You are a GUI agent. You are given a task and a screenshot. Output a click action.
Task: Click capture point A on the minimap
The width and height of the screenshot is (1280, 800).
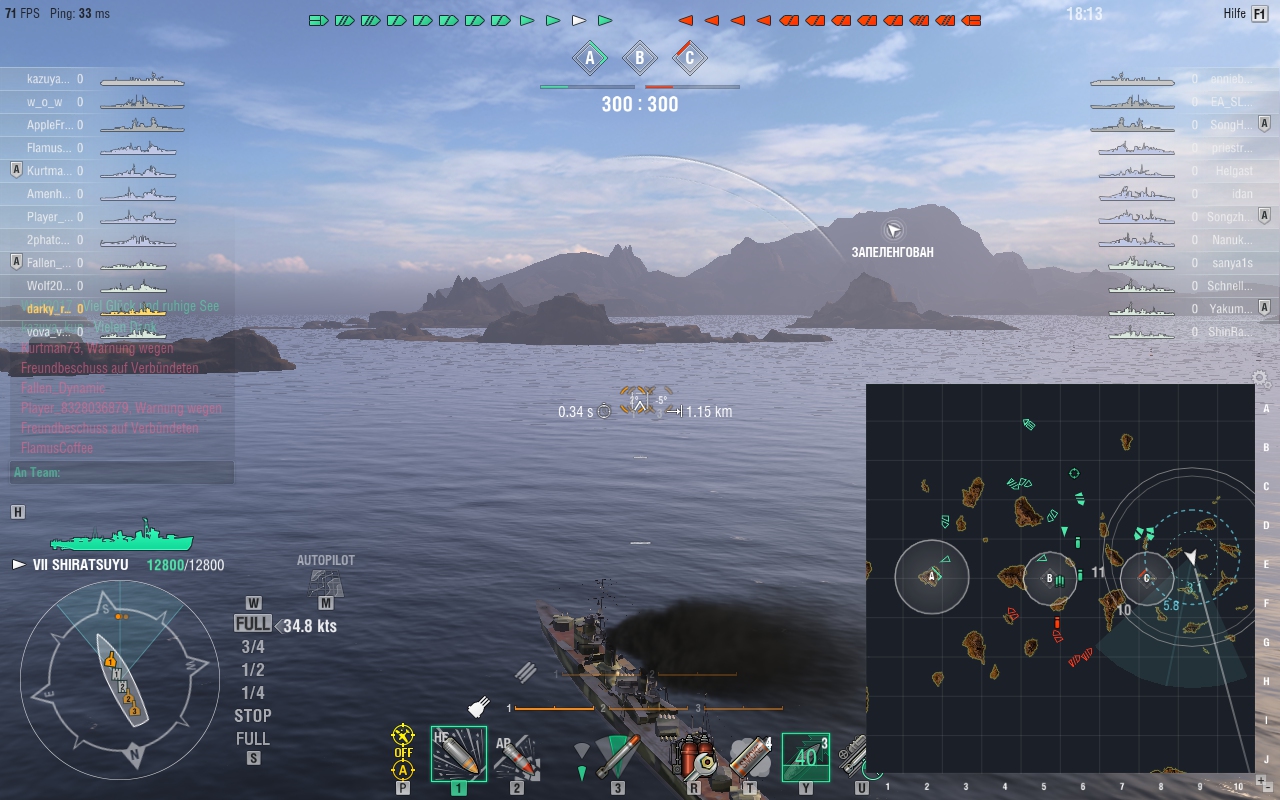pos(932,576)
